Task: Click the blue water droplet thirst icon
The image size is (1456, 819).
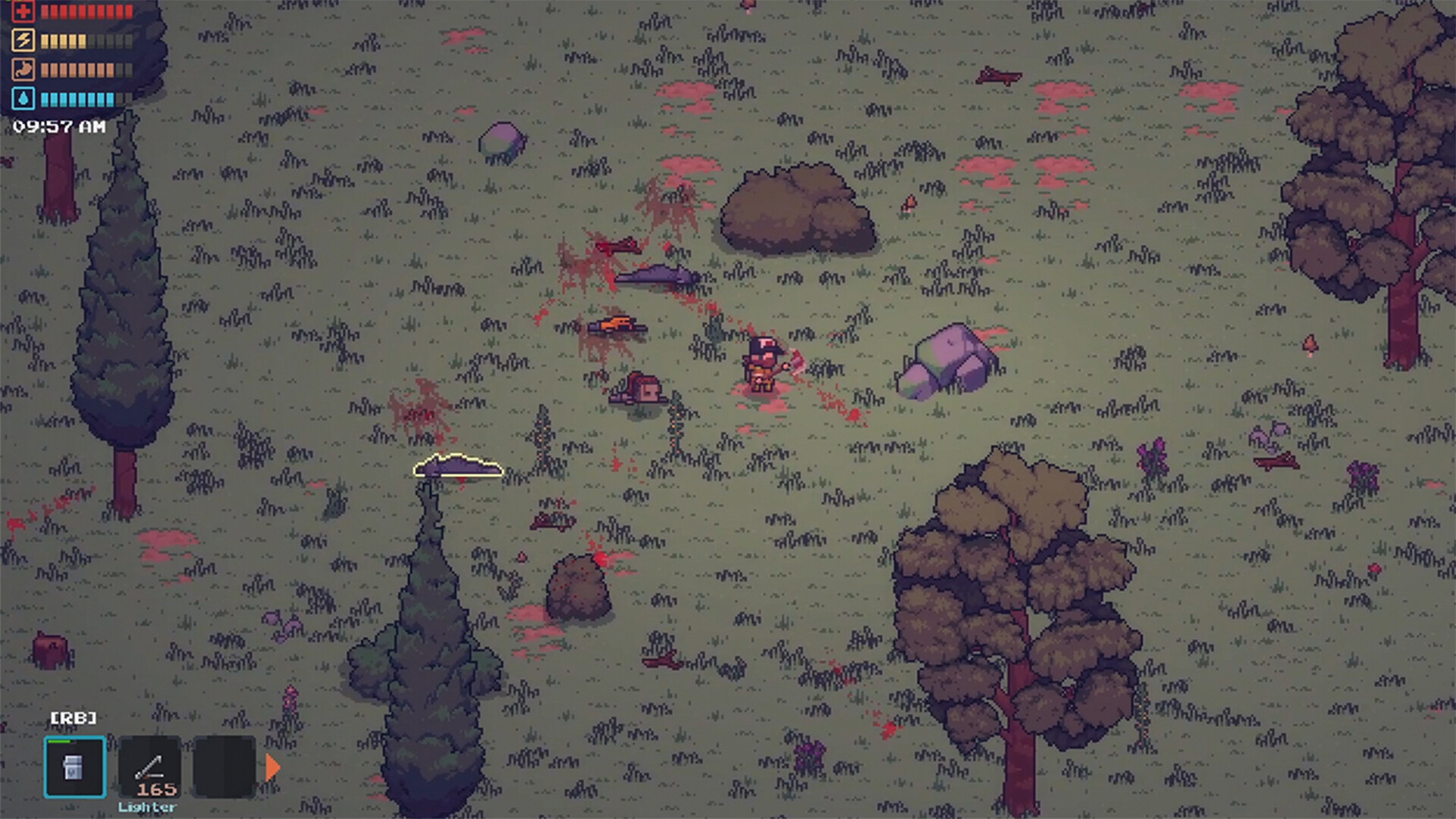Action: pos(22,97)
